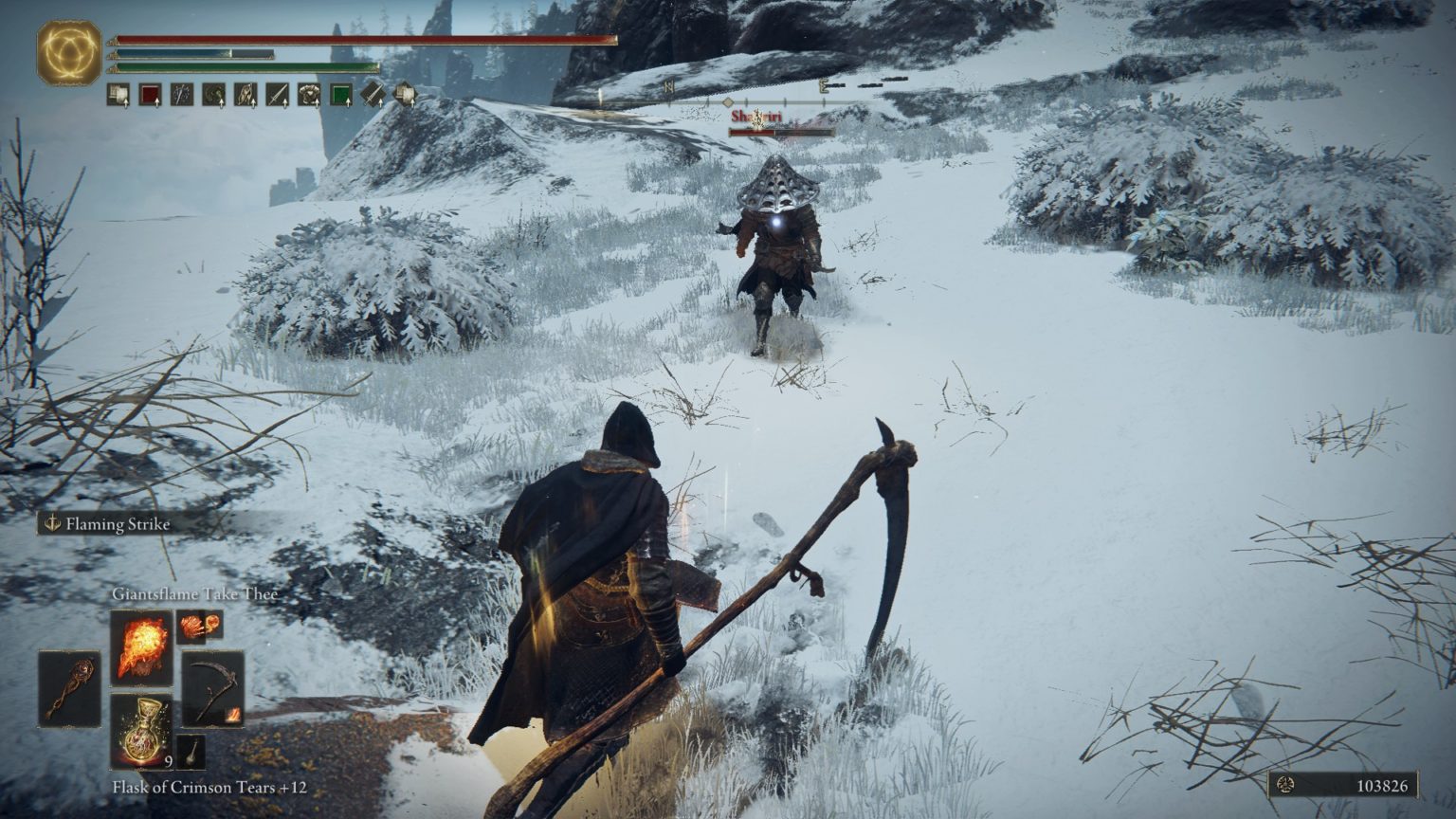Click the ampoule item icon below the scythe slot
Image resolution: width=1456 pixels, height=819 pixels.
point(191,751)
